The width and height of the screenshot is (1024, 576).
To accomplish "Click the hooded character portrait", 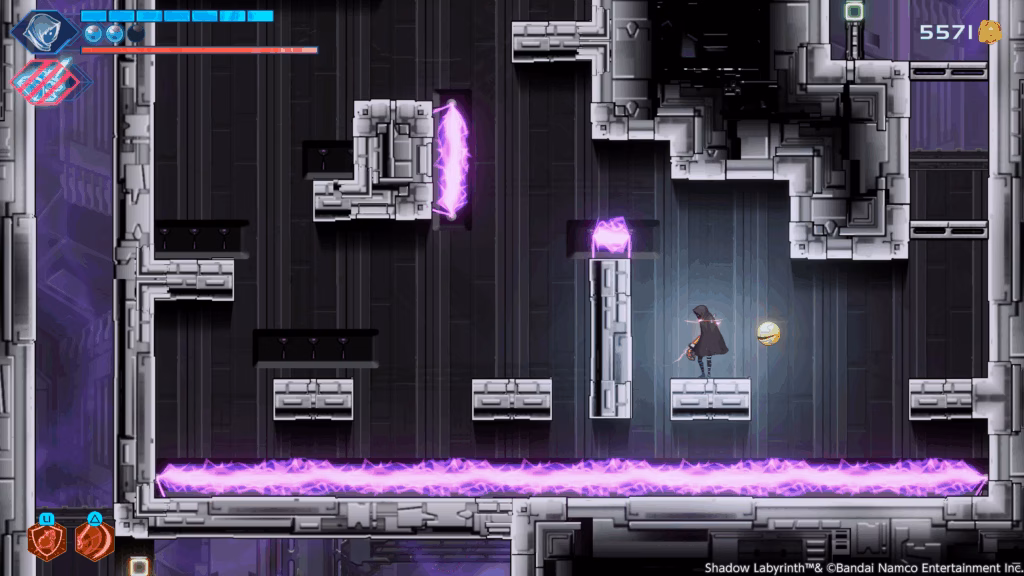I will (45, 30).
